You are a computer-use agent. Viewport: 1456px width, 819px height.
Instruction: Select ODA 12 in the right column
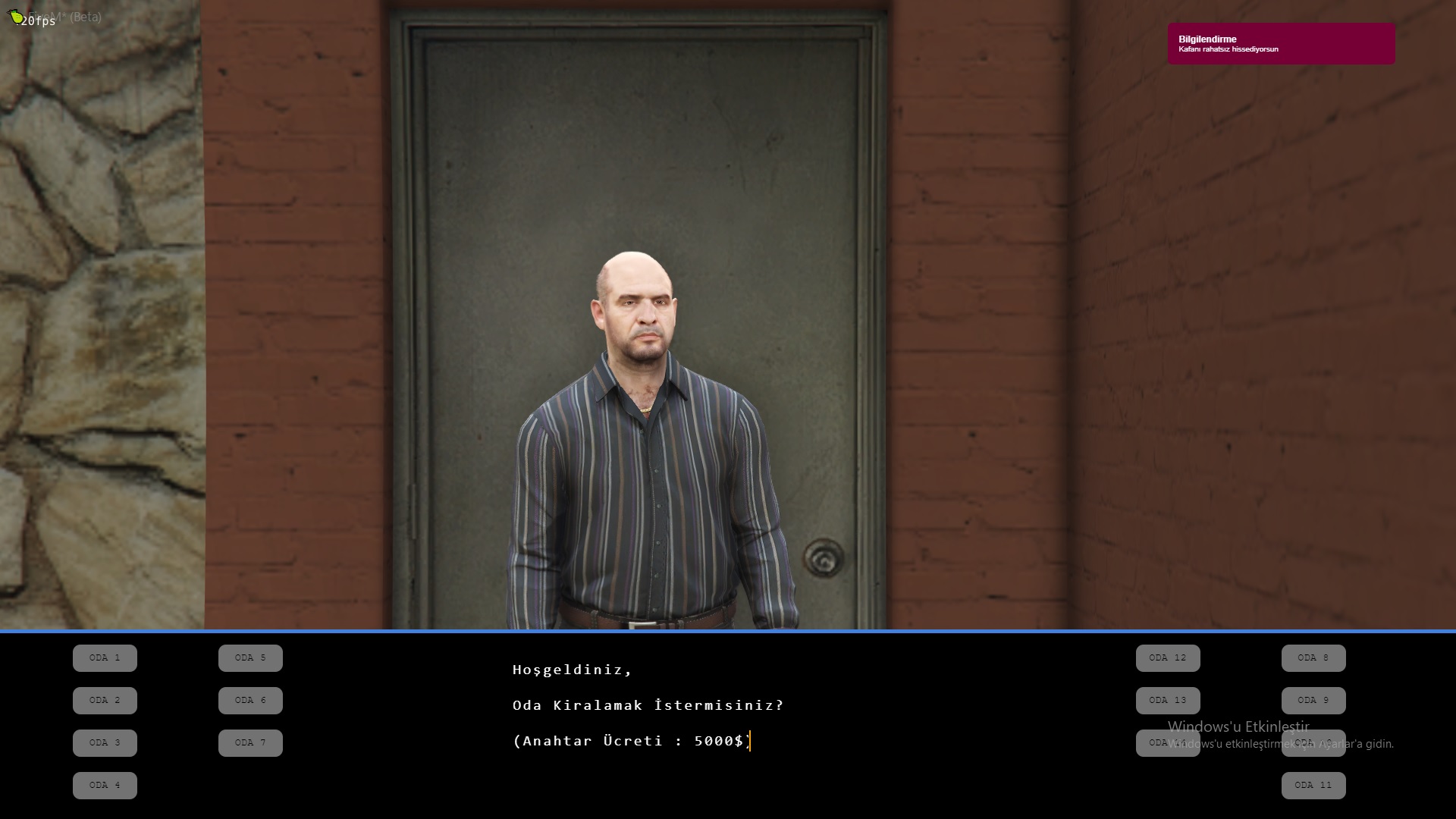click(x=1167, y=657)
